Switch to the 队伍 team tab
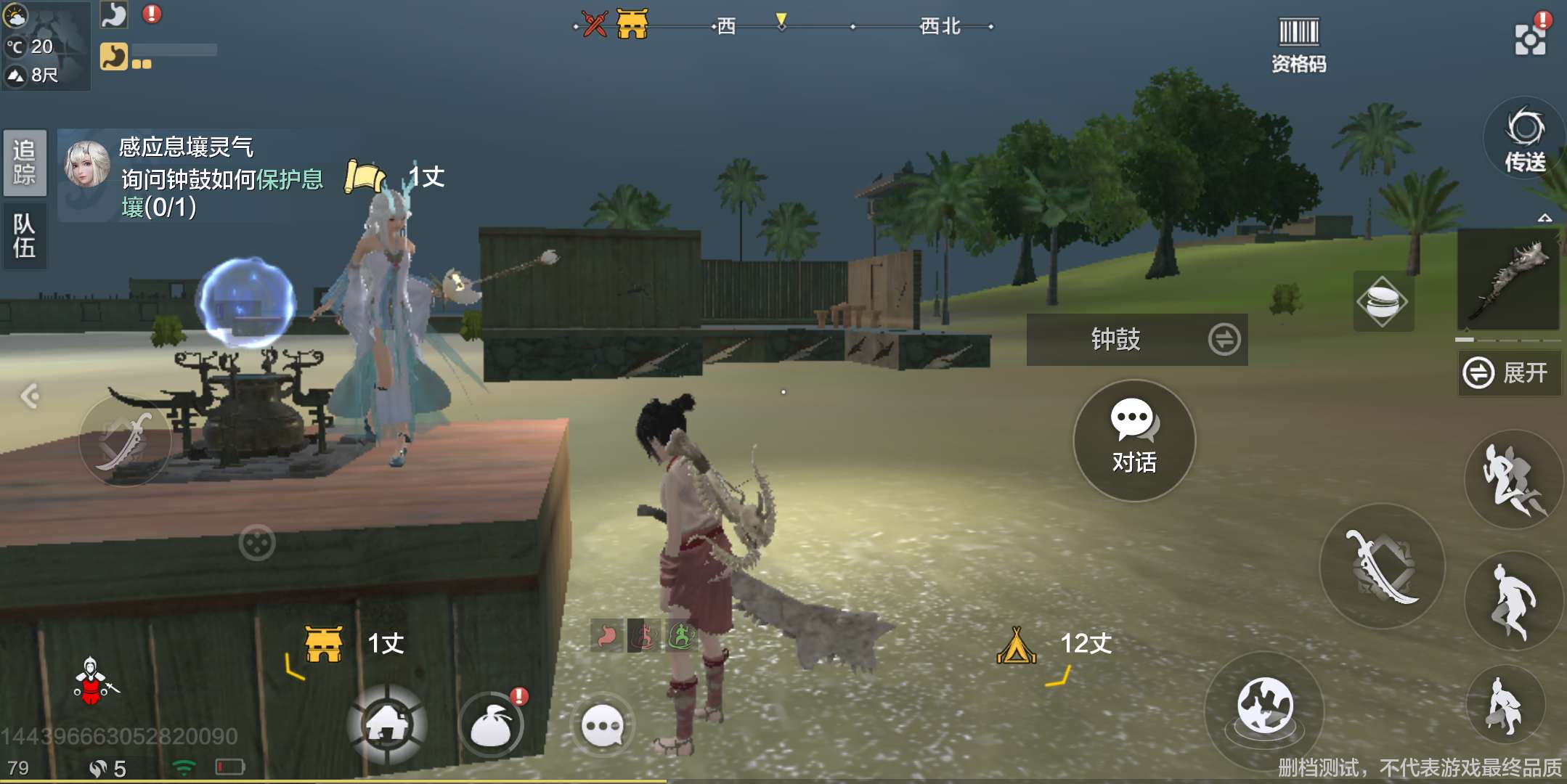This screenshot has height=784, width=1567. 25,236
